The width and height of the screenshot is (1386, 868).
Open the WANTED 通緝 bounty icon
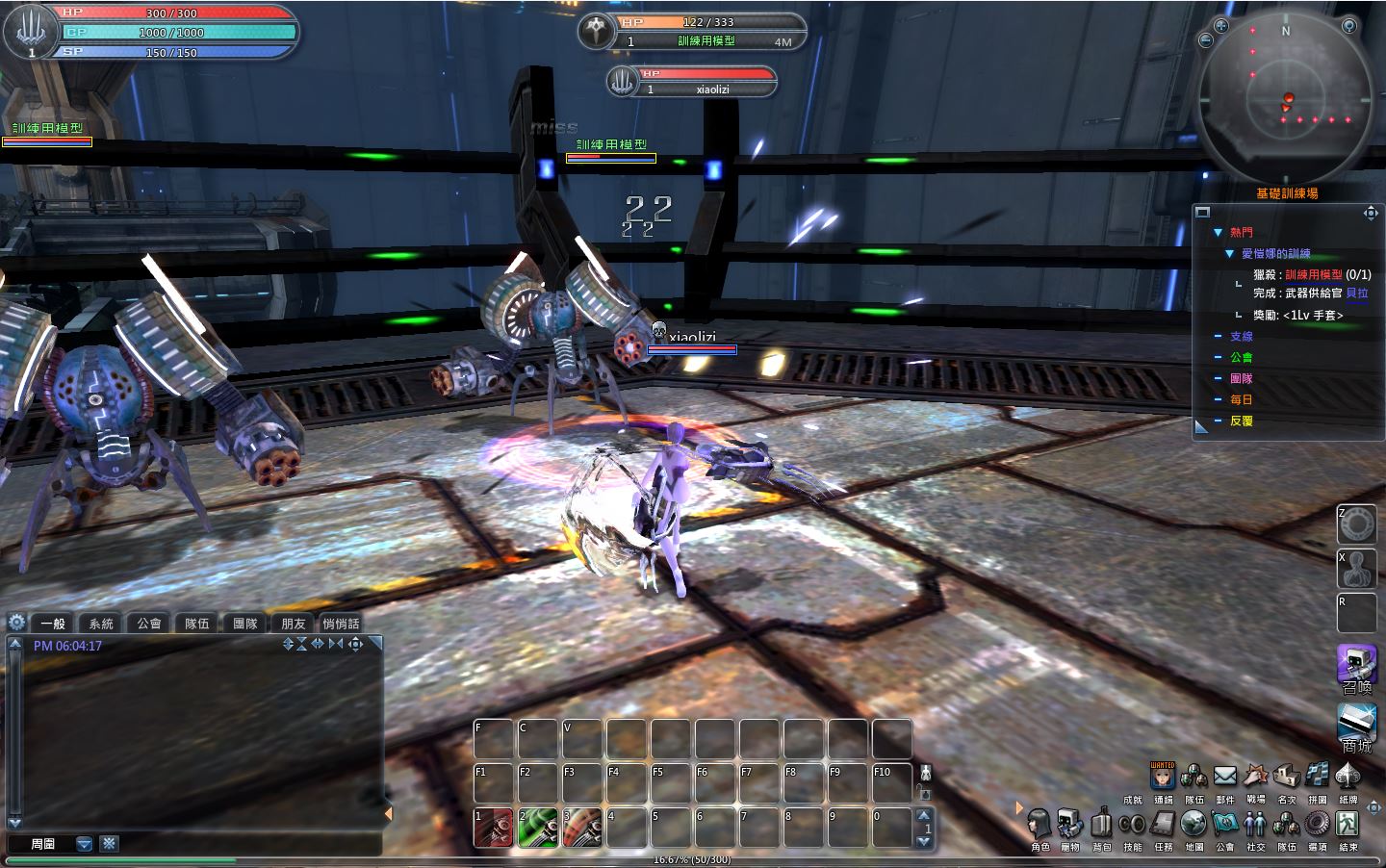pos(1163,777)
